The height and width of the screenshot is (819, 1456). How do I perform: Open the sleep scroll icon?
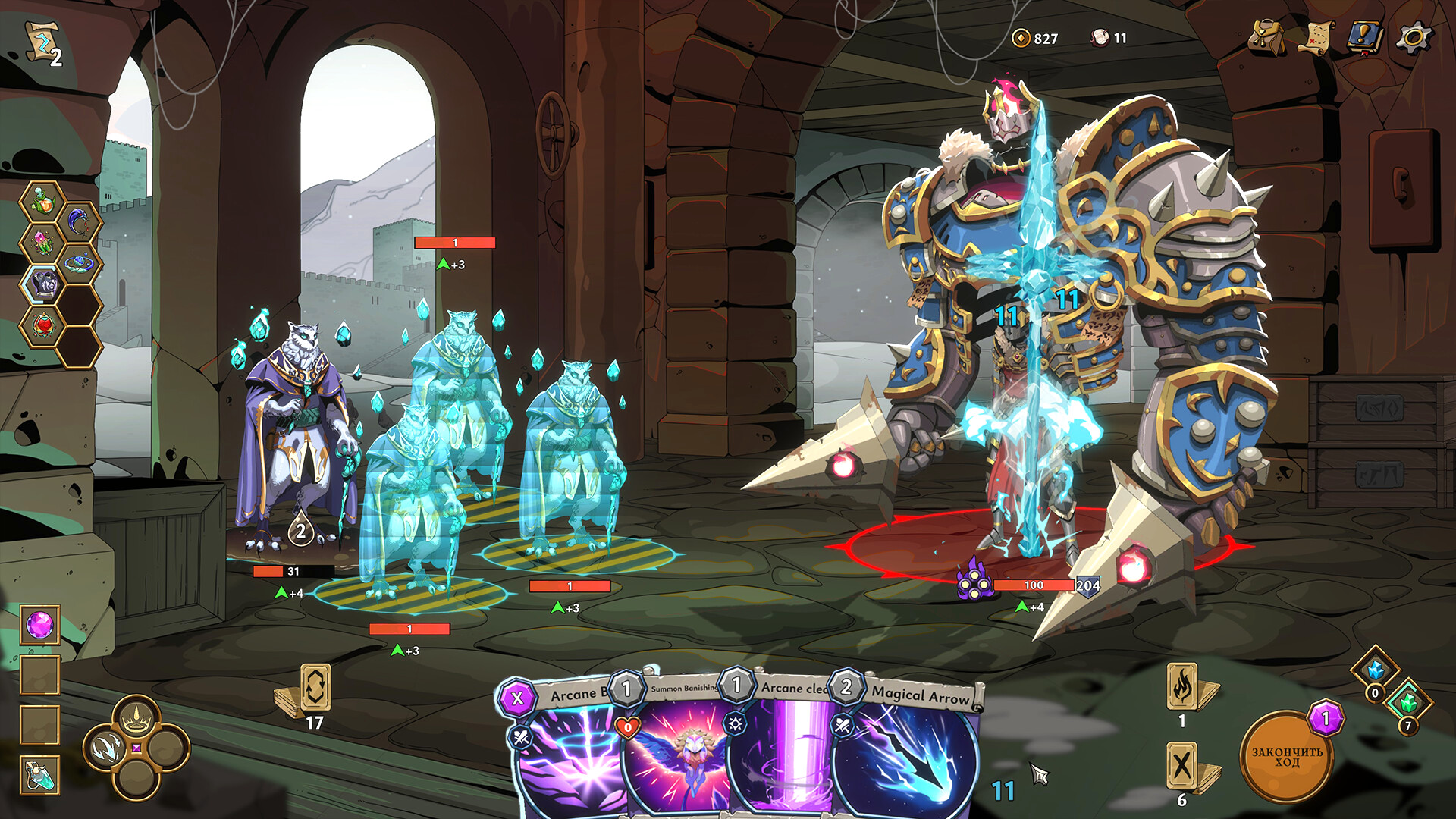point(43,44)
